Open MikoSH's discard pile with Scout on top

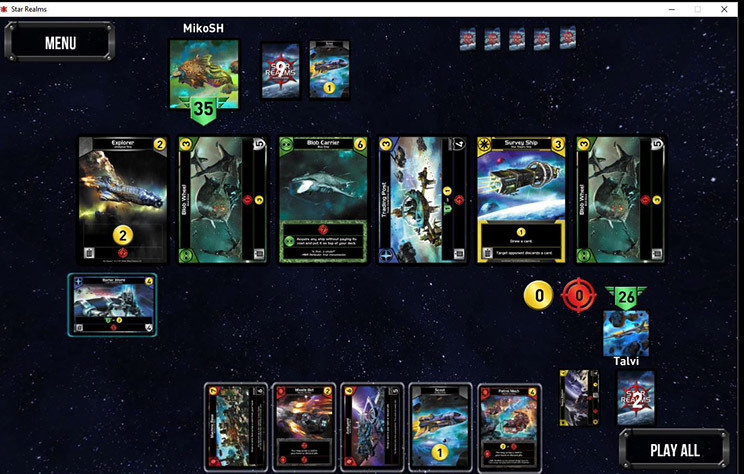(329, 70)
